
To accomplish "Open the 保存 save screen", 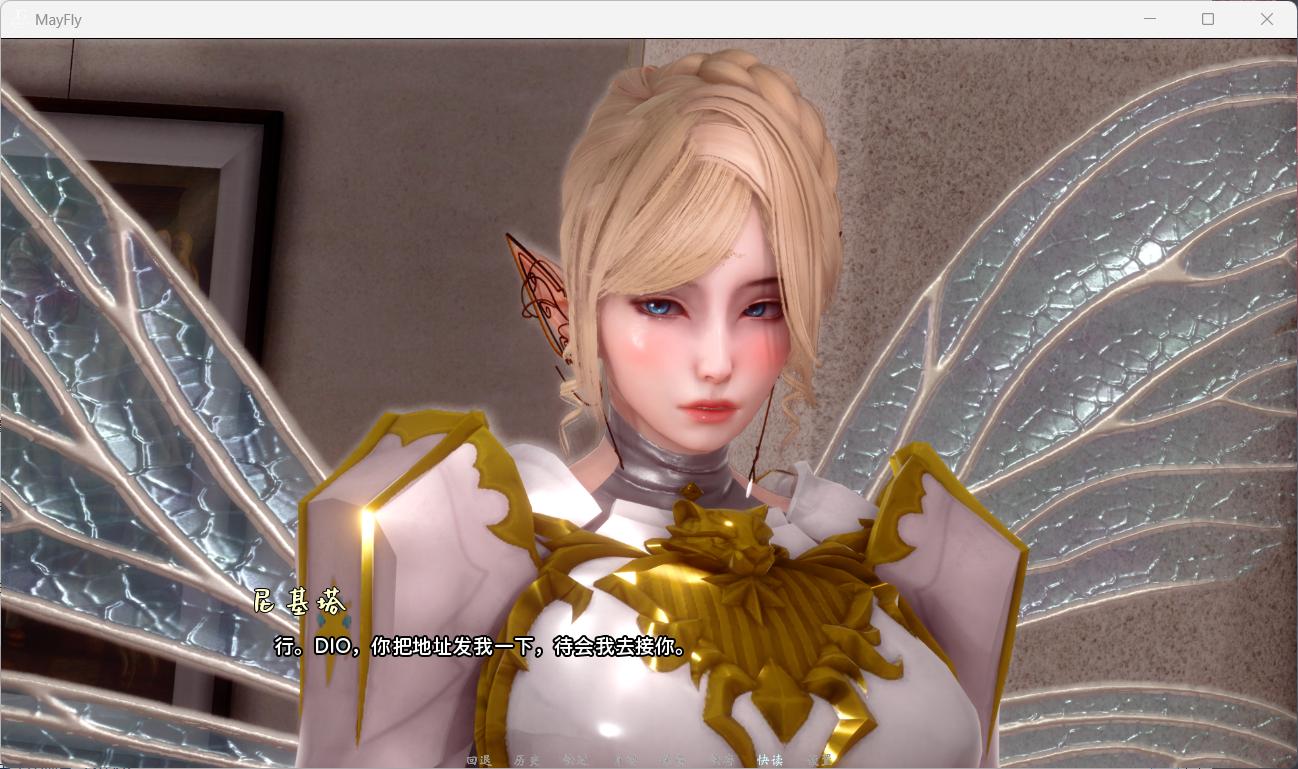I will point(670,760).
